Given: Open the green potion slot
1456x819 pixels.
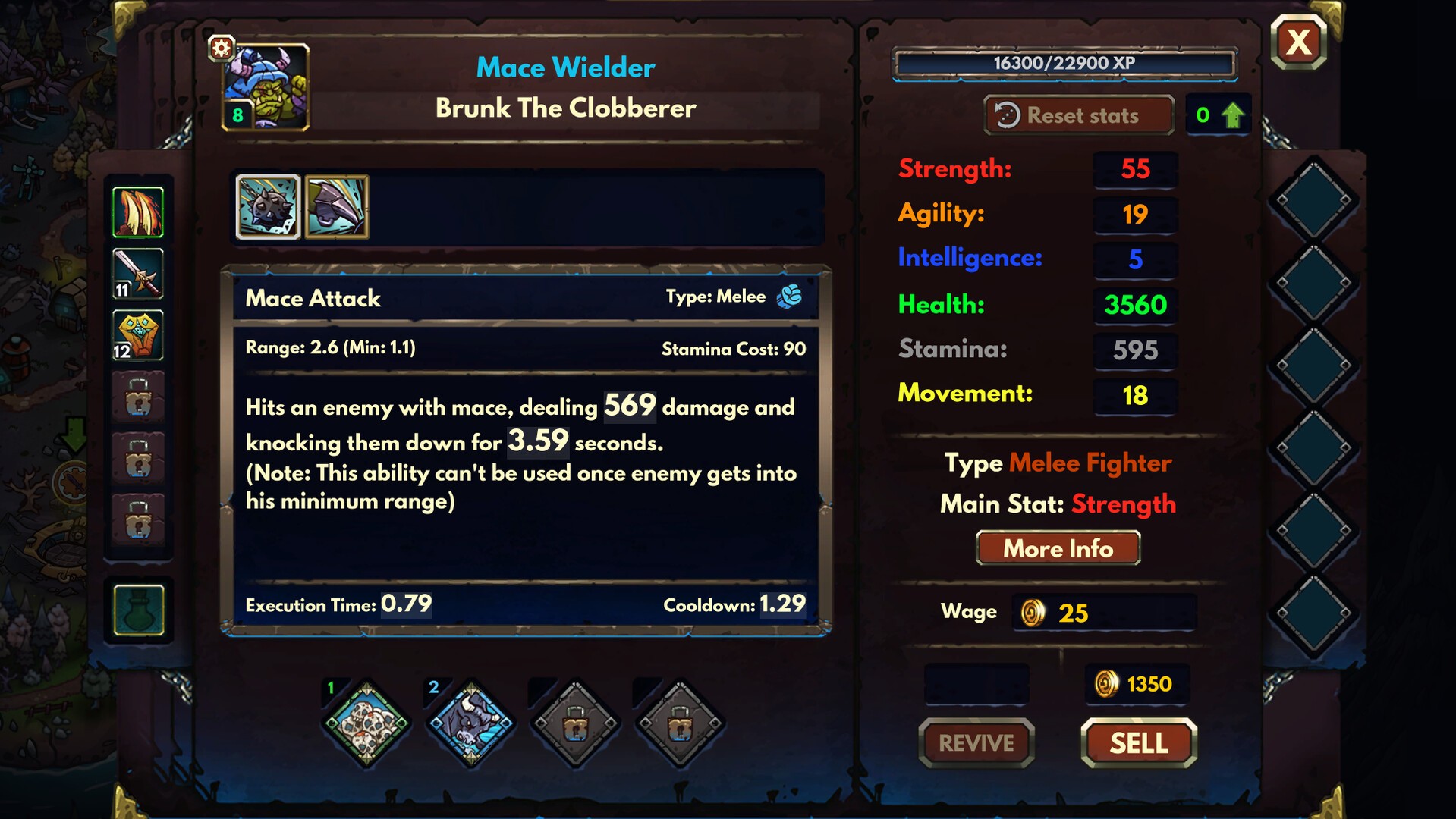Looking at the screenshot, I should [x=138, y=610].
